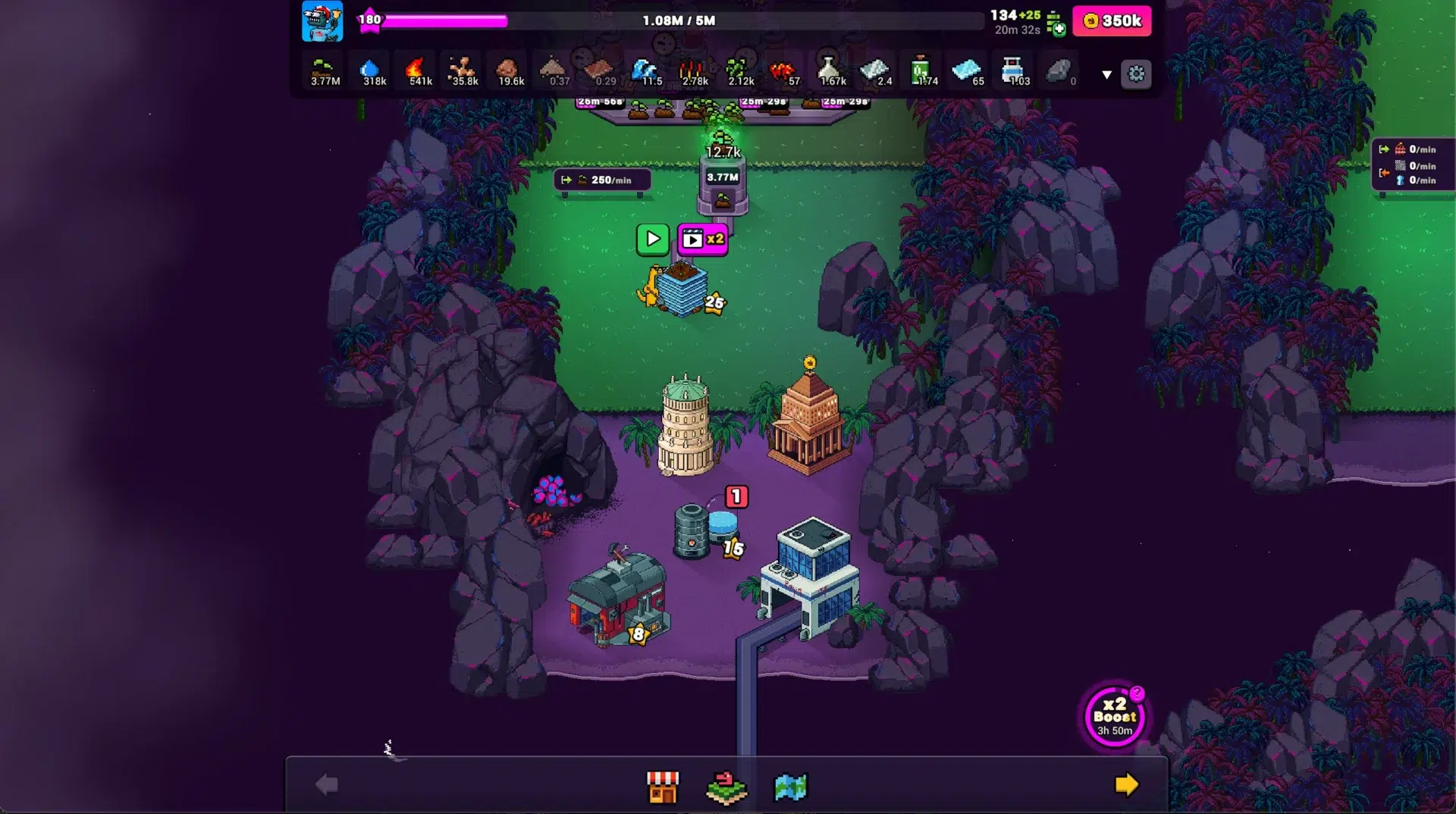Open the shop stall icon
1456x814 pixels.
(662, 787)
